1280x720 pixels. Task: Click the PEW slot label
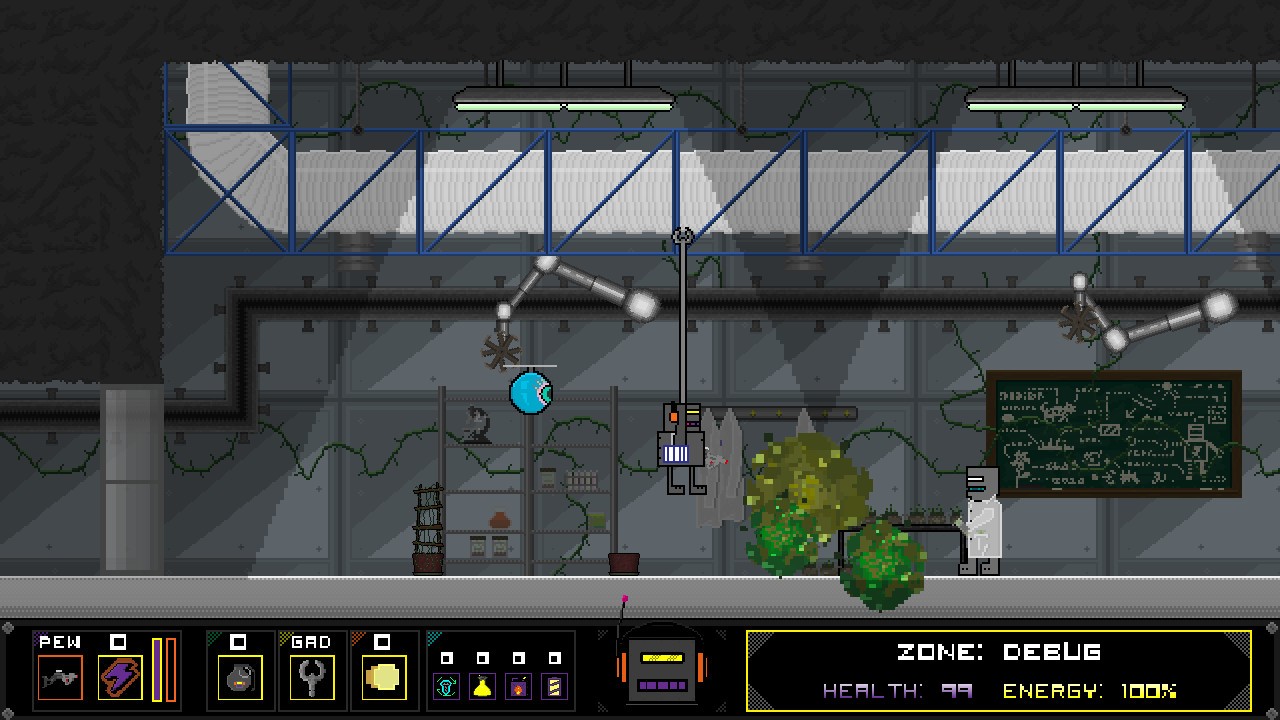point(60,641)
